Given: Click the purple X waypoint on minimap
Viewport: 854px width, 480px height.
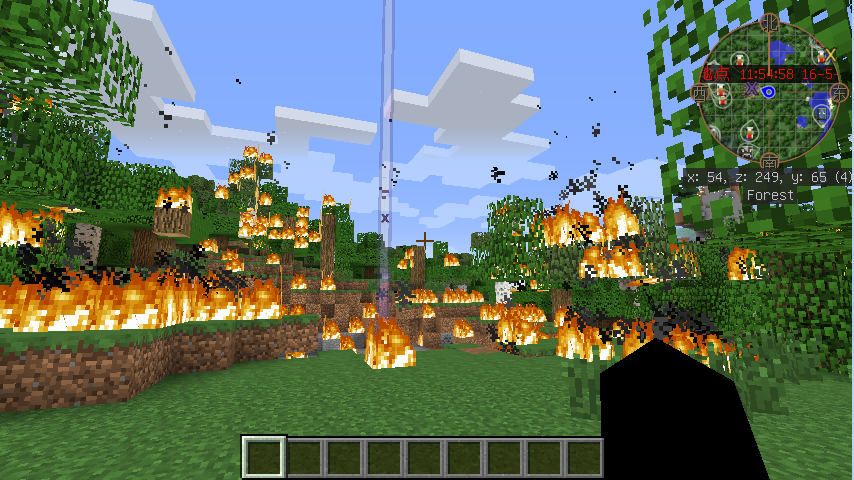Looking at the screenshot, I should [x=751, y=88].
